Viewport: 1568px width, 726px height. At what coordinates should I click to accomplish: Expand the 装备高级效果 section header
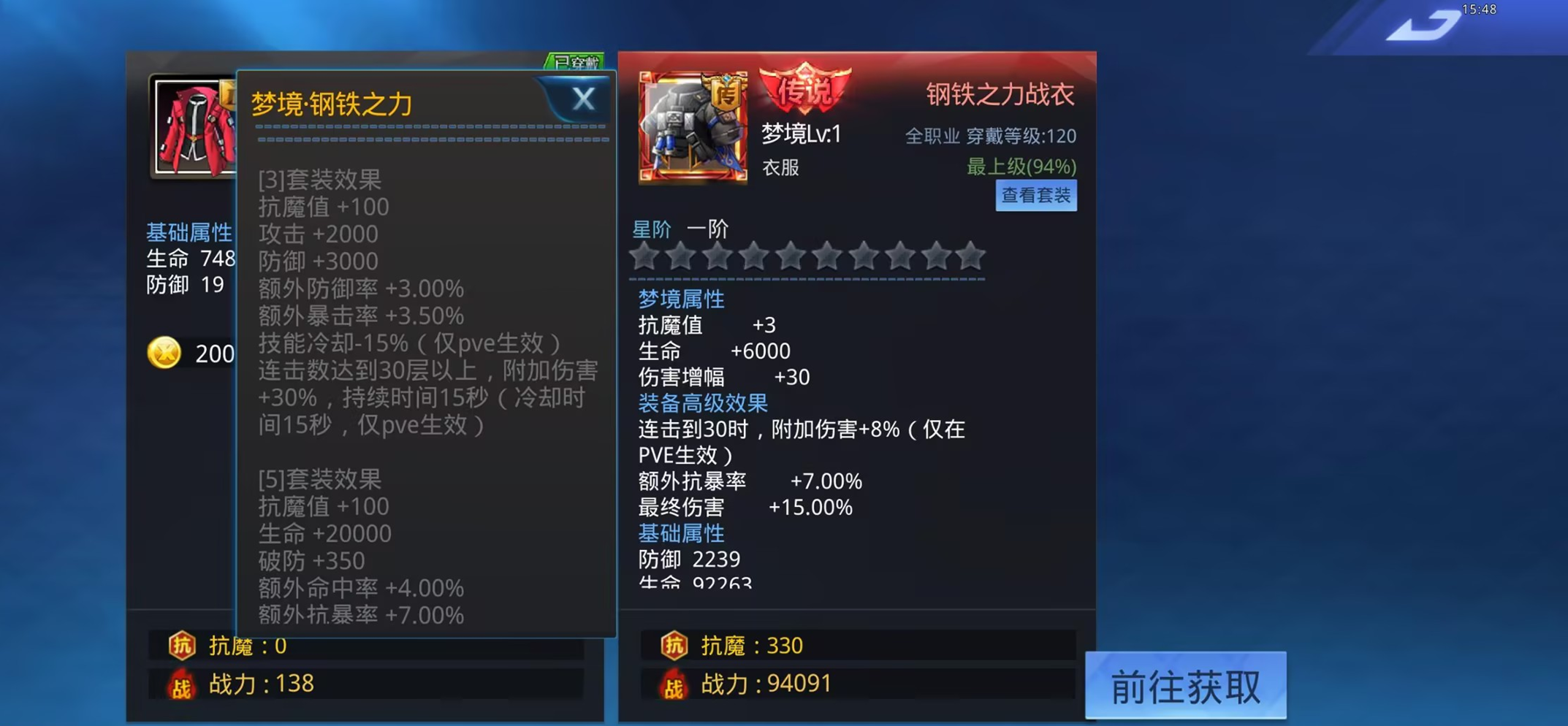click(x=703, y=402)
